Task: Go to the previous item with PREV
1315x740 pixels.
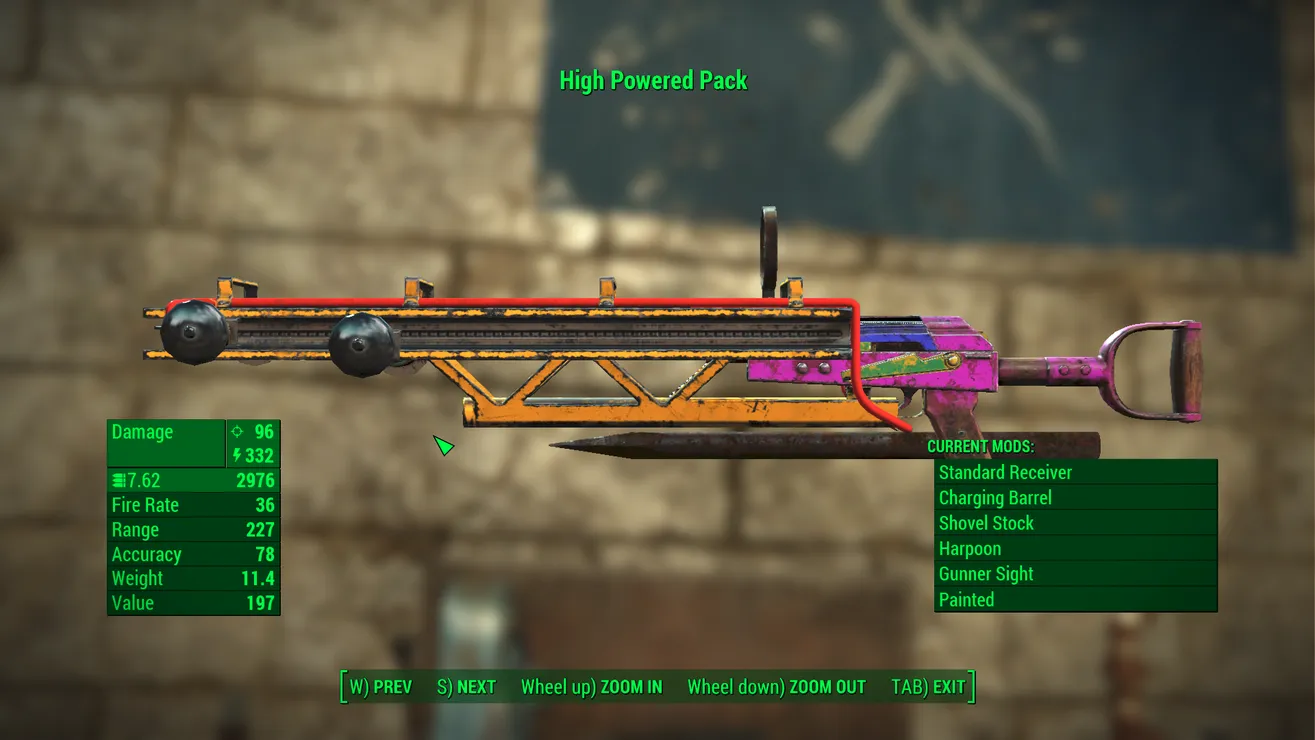Action: [x=380, y=687]
